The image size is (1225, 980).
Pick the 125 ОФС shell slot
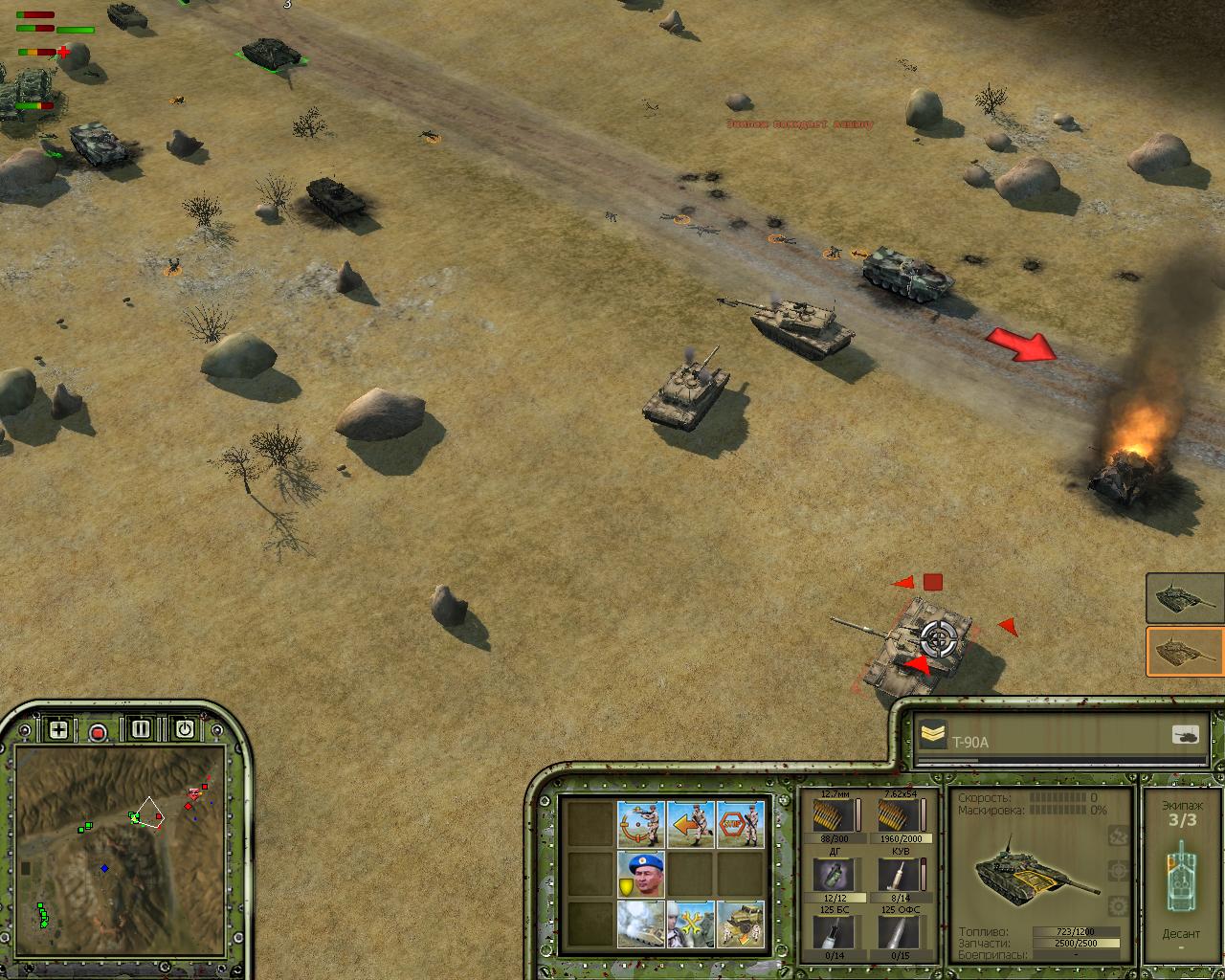pos(900,932)
